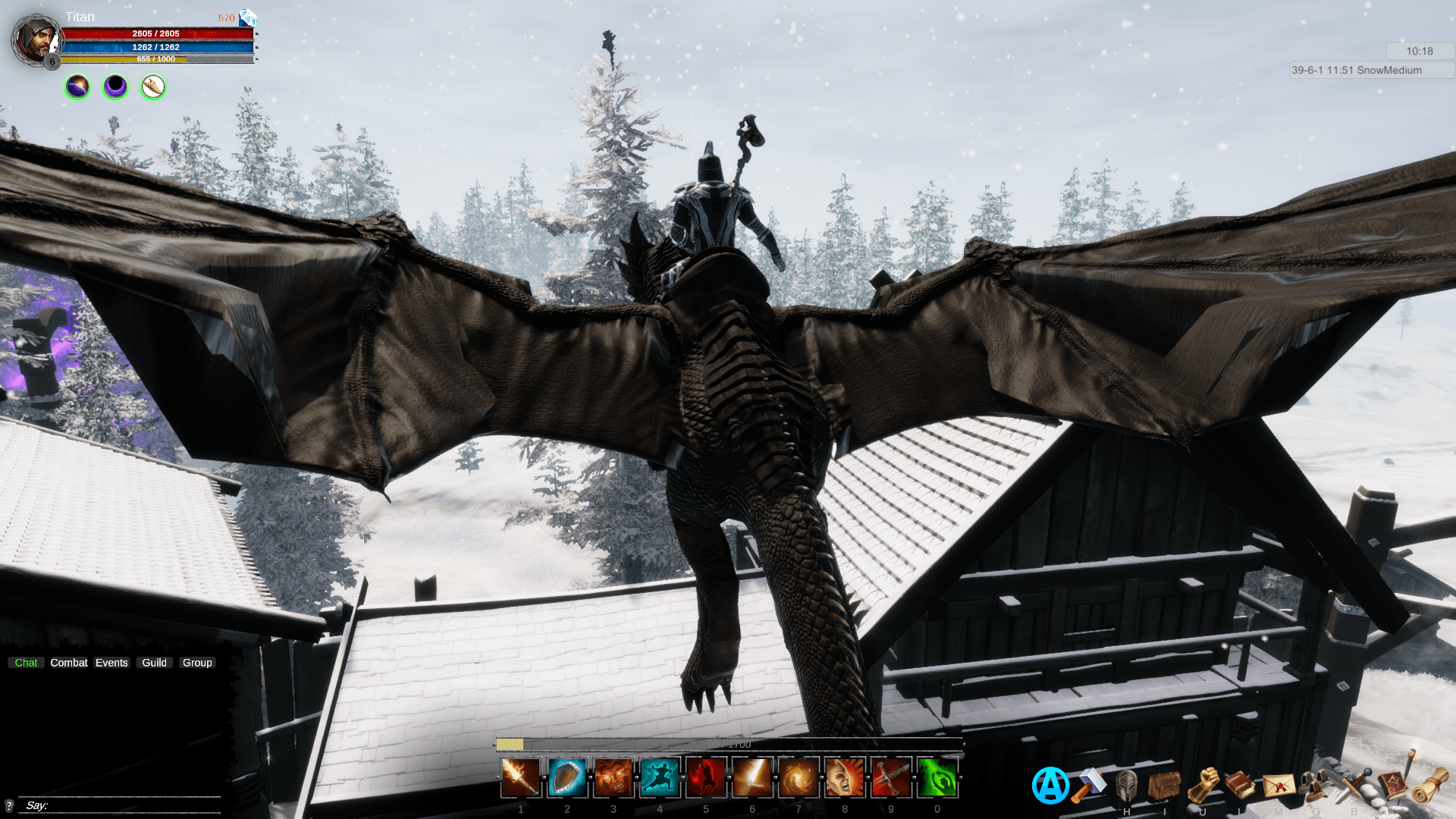This screenshot has height=819, width=1456.
Task: Activate the green symbol ability in slot 0
Action: [x=937, y=778]
